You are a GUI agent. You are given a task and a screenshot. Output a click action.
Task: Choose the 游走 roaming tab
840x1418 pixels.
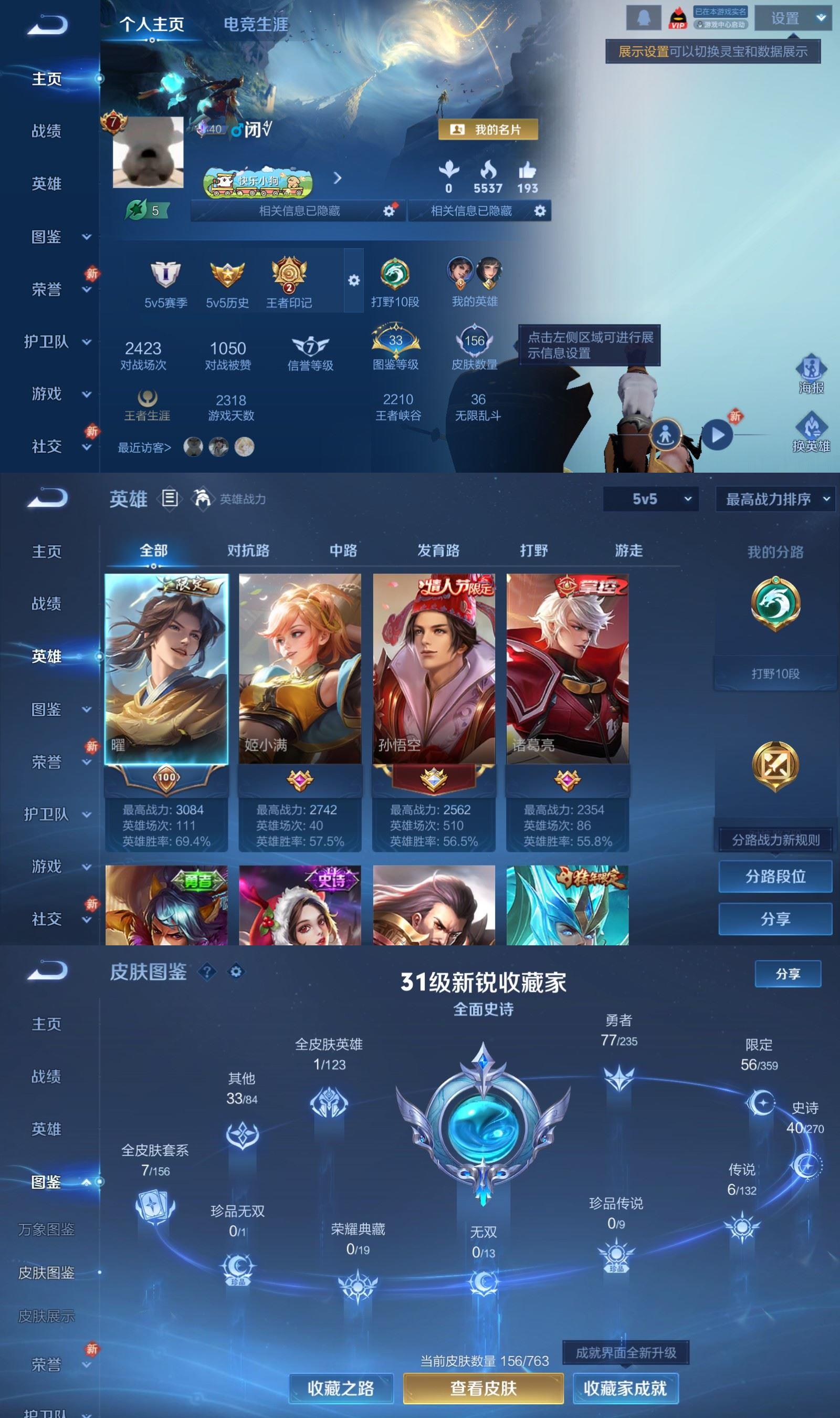tap(628, 550)
